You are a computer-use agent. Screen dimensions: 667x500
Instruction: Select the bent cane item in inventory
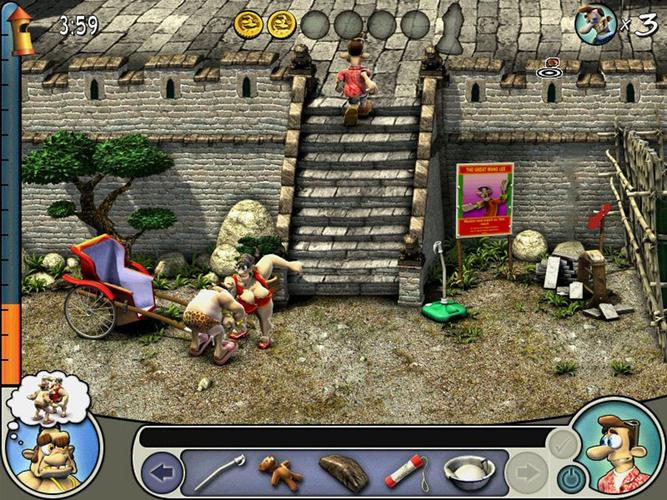tap(214, 471)
